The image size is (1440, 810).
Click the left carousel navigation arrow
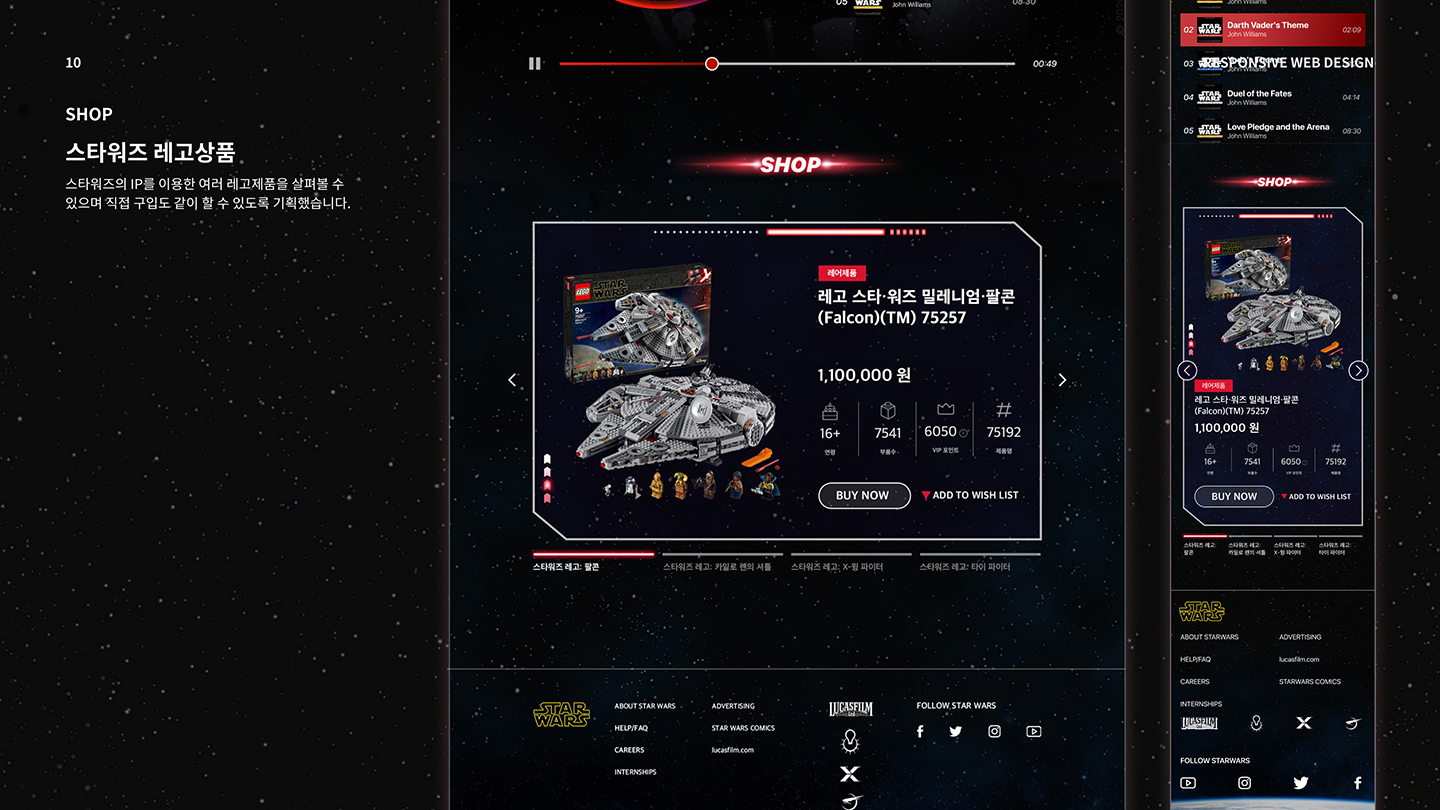click(512, 380)
